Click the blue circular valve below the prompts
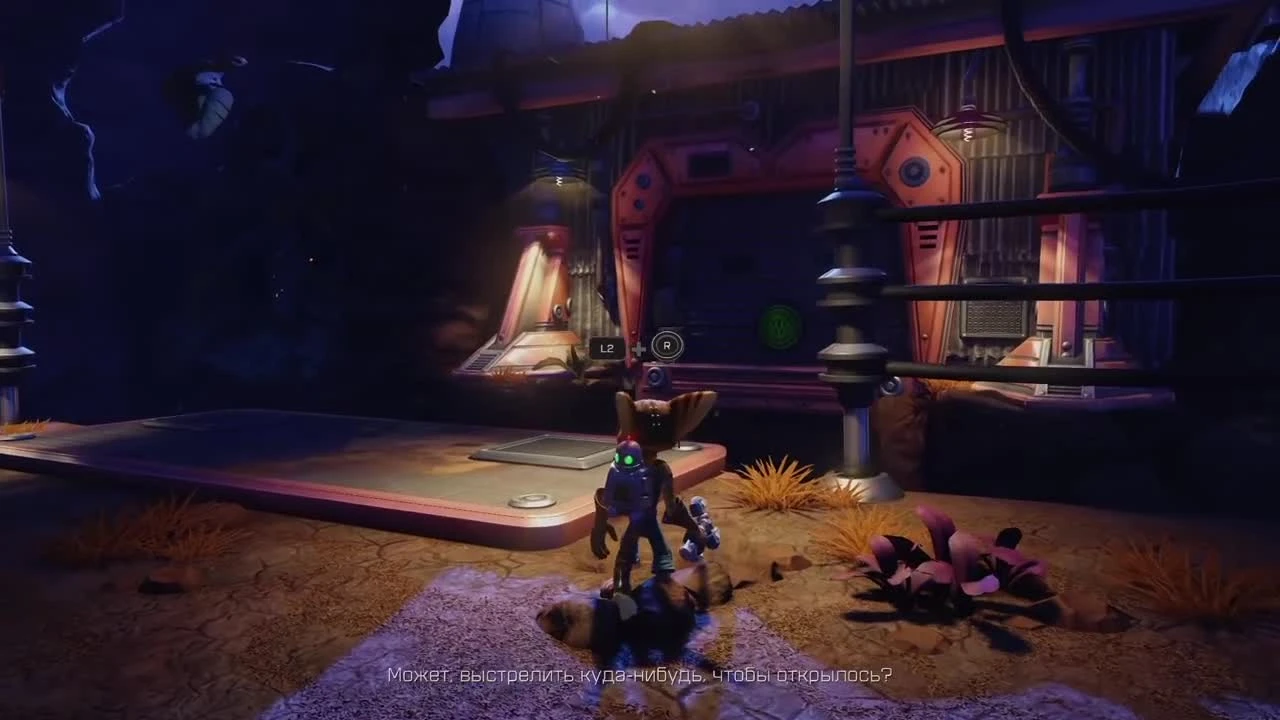This screenshot has height=720, width=1280. click(x=655, y=378)
